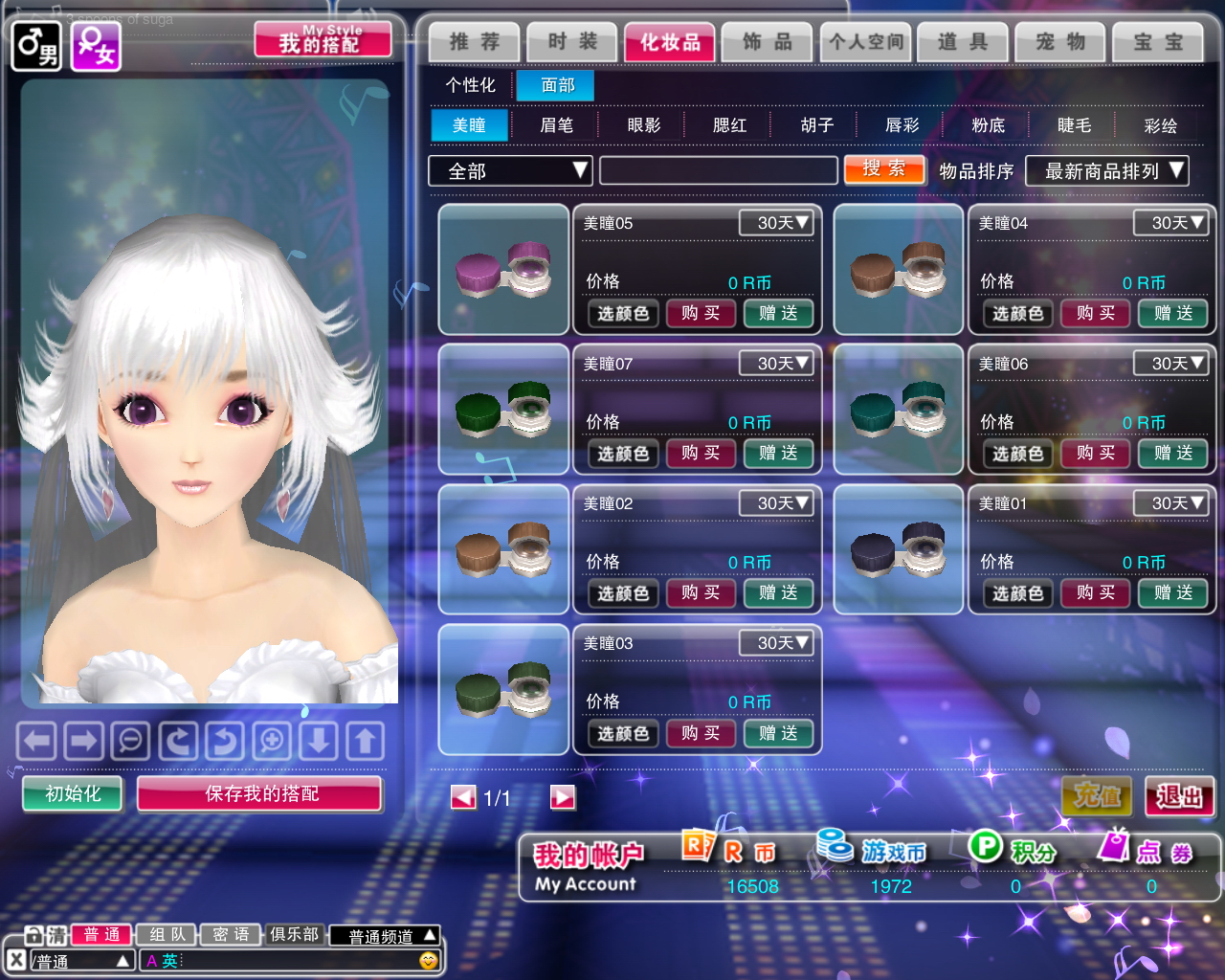Open the 睫毛 eyelash category
Image resolution: width=1225 pixels, height=980 pixels.
[1074, 125]
